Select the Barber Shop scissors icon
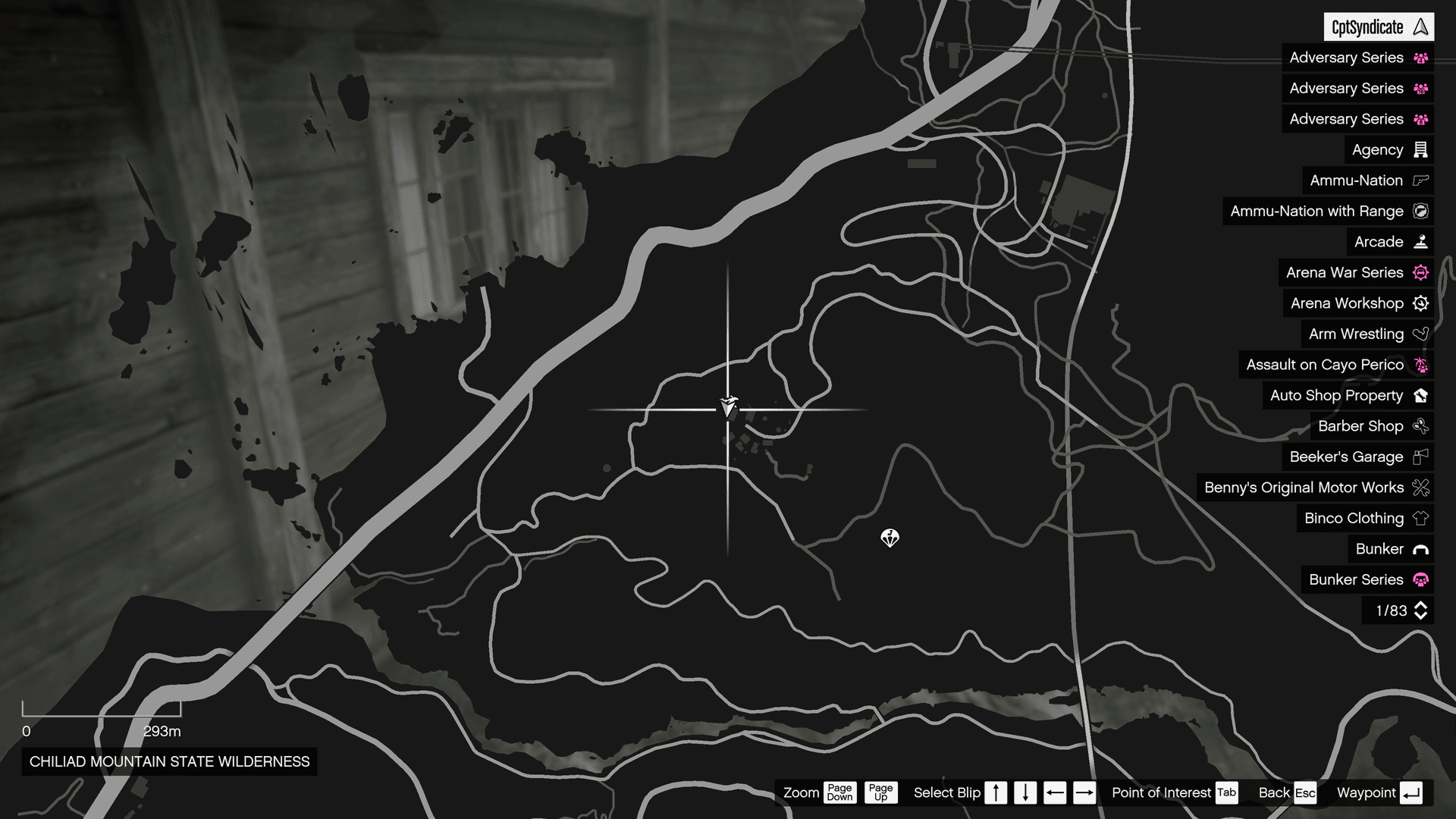The height and width of the screenshot is (819, 1456). (1420, 426)
